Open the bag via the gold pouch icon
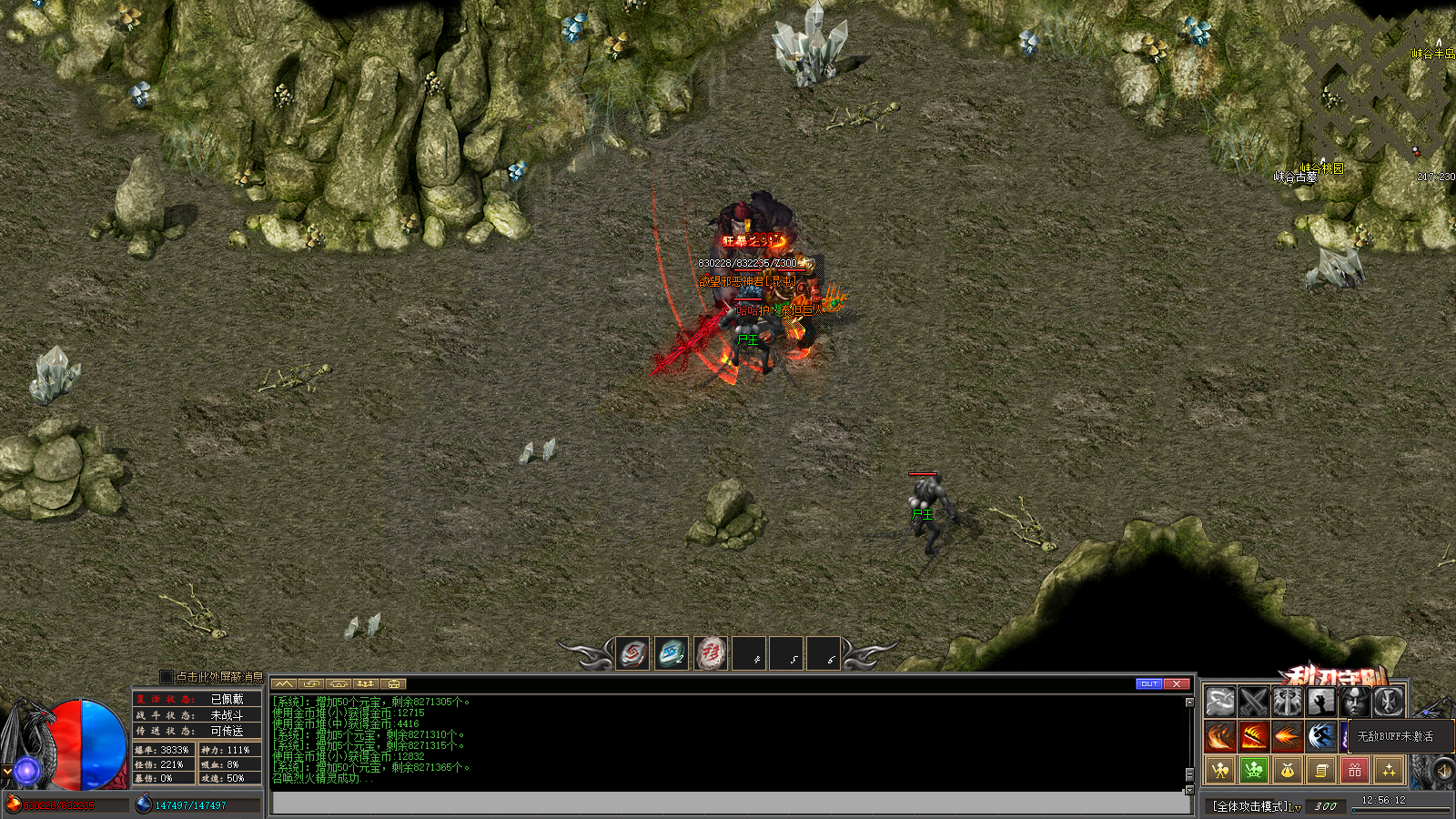Viewport: 1456px width, 819px height. coord(1288,771)
